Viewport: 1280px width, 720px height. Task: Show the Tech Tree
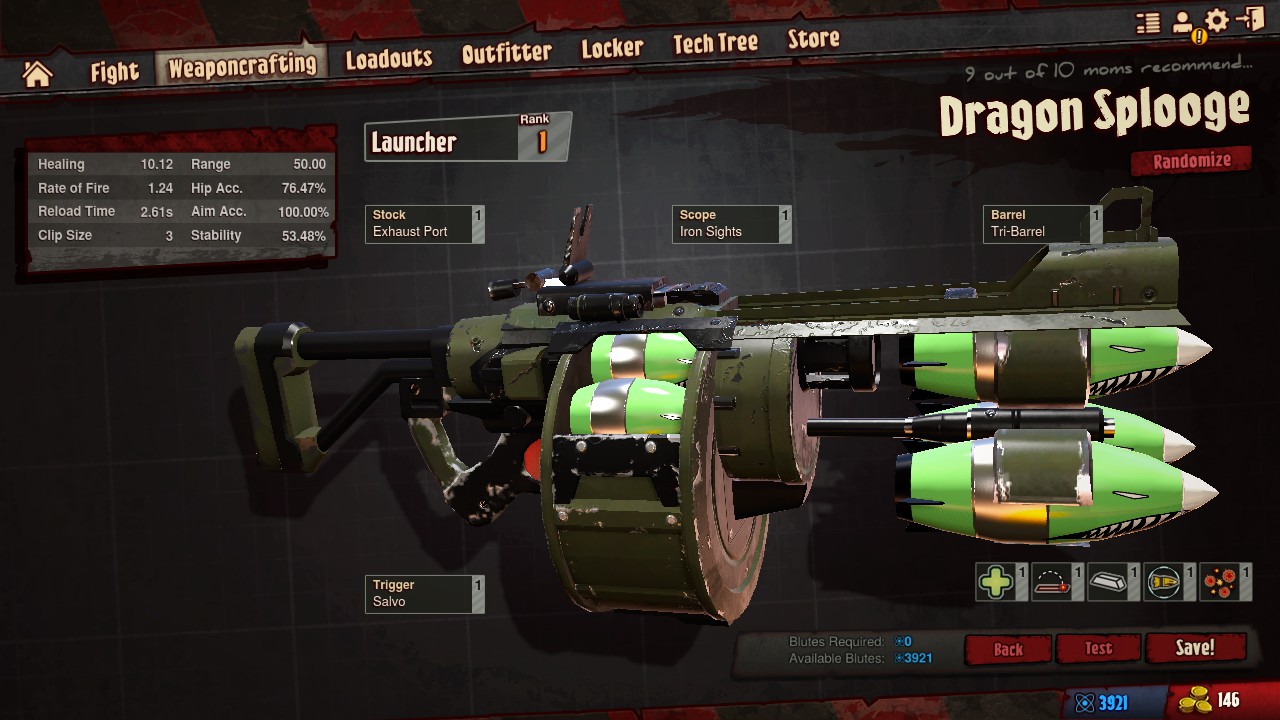[x=715, y=44]
